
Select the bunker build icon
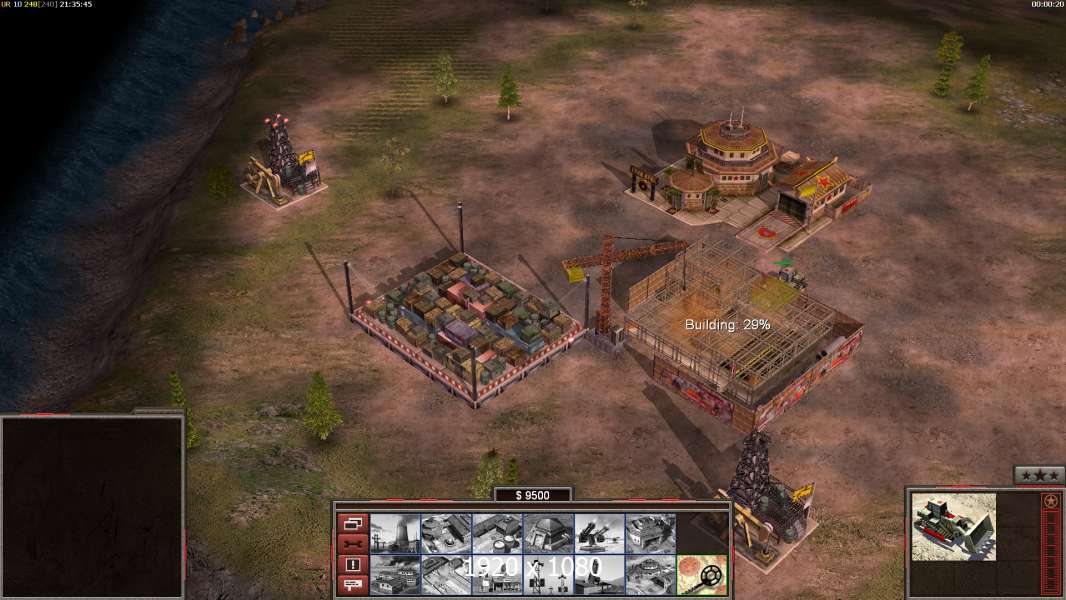click(548, 534)
